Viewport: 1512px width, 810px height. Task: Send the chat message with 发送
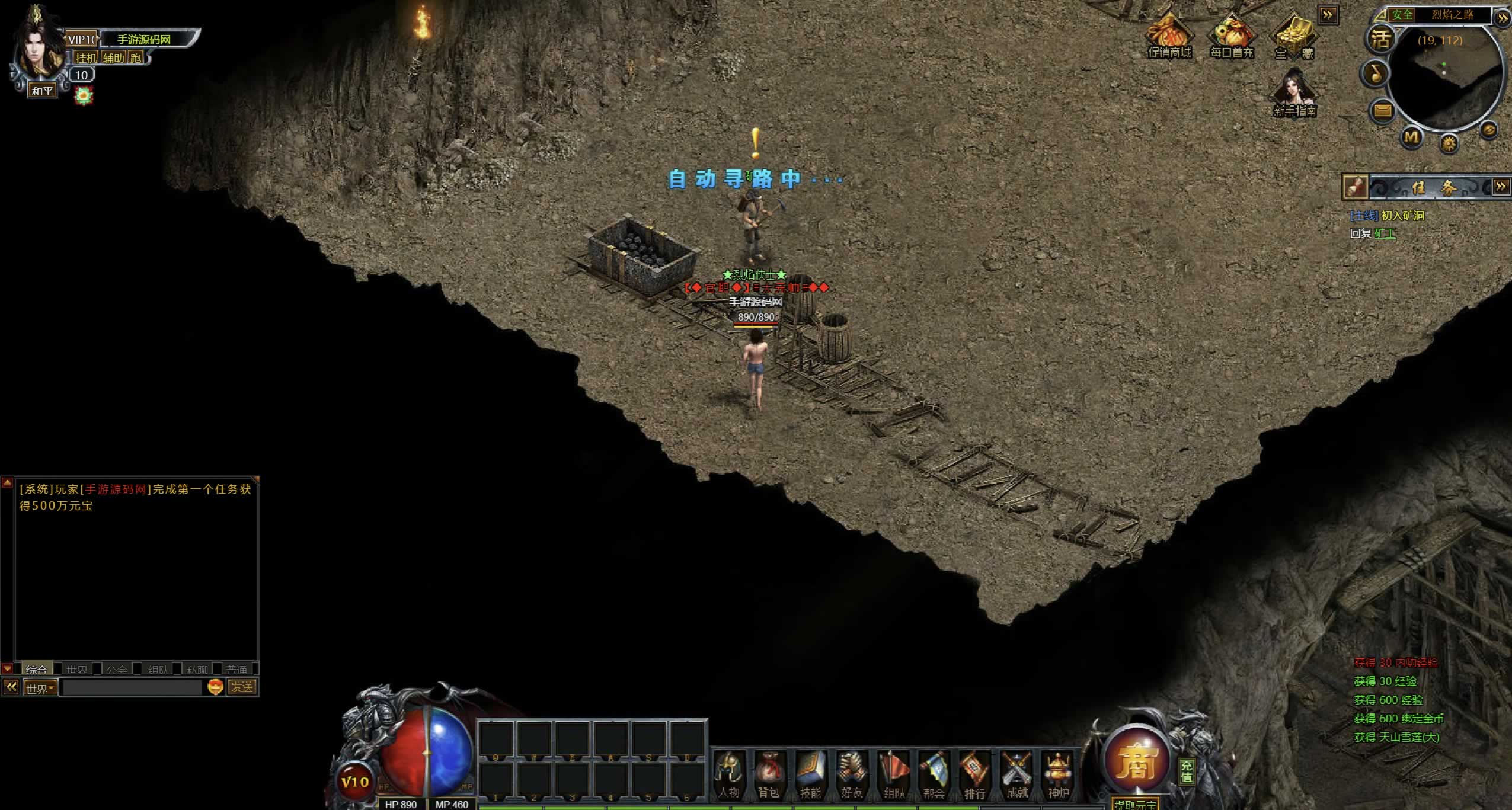[242, 687]
